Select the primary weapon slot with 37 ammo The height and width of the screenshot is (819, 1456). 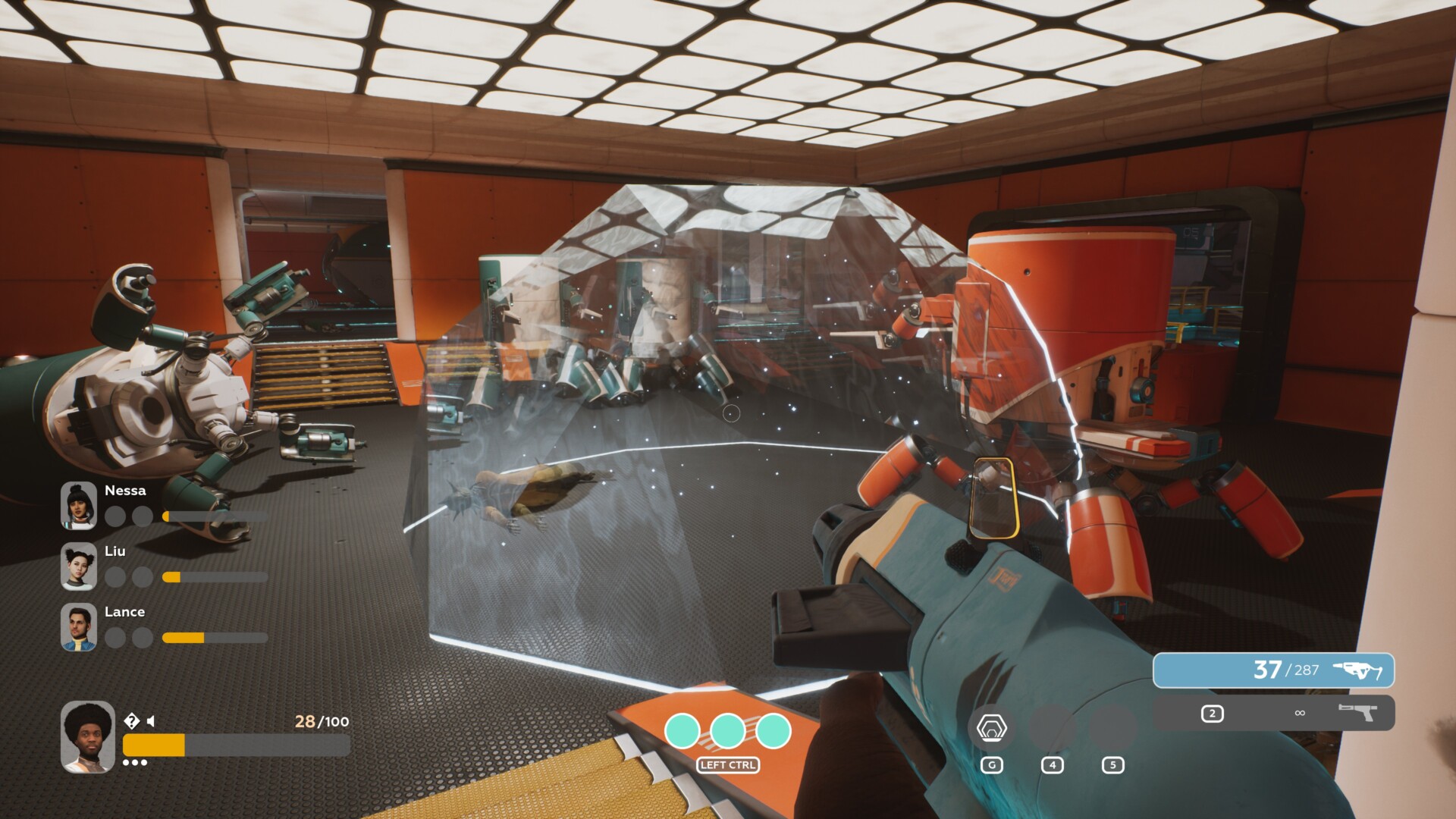1273,670
